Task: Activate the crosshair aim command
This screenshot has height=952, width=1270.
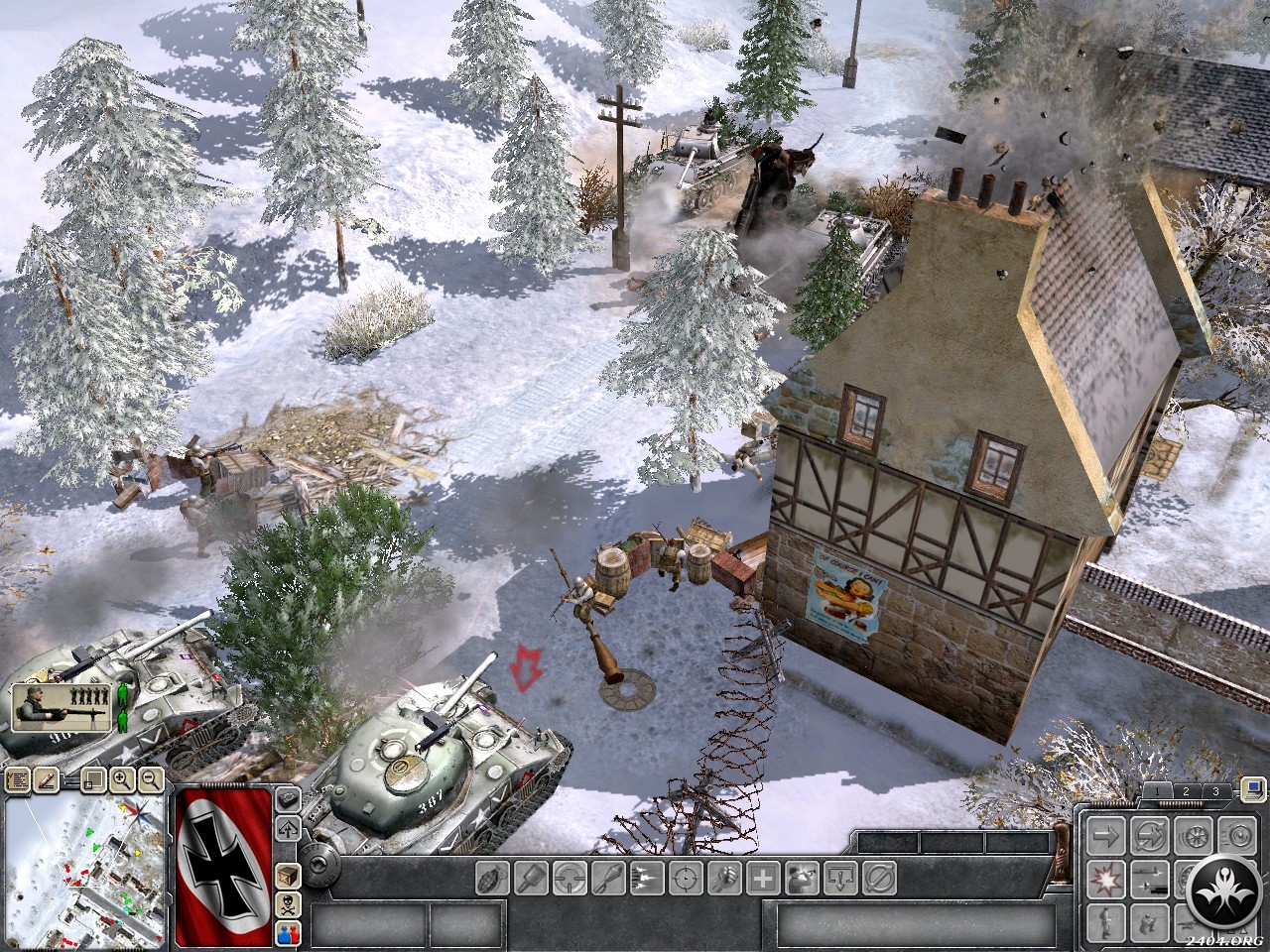Action: 686,878
